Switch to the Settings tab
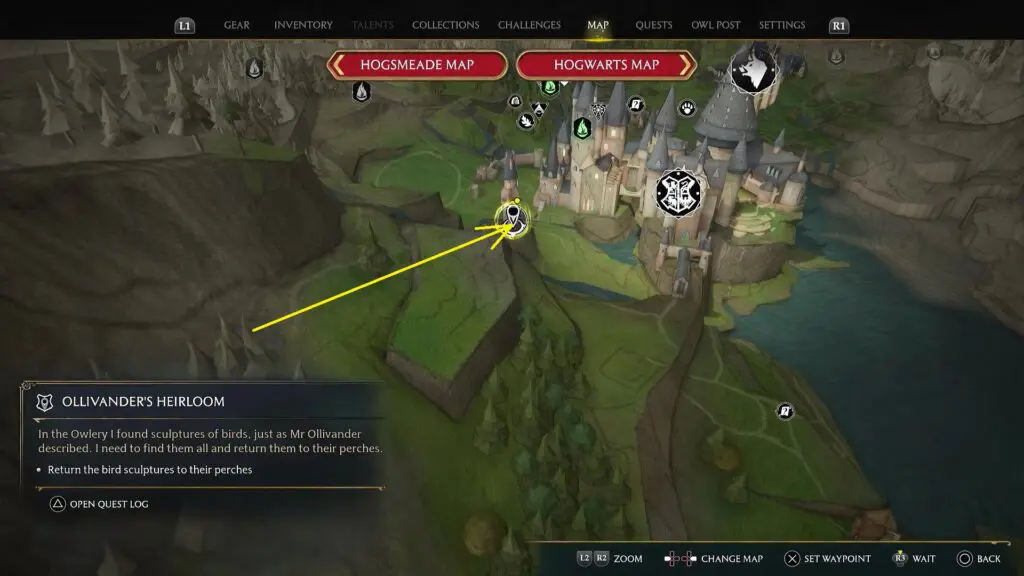This screenshot has width=1024, height=576. click(x=782, y=25)
